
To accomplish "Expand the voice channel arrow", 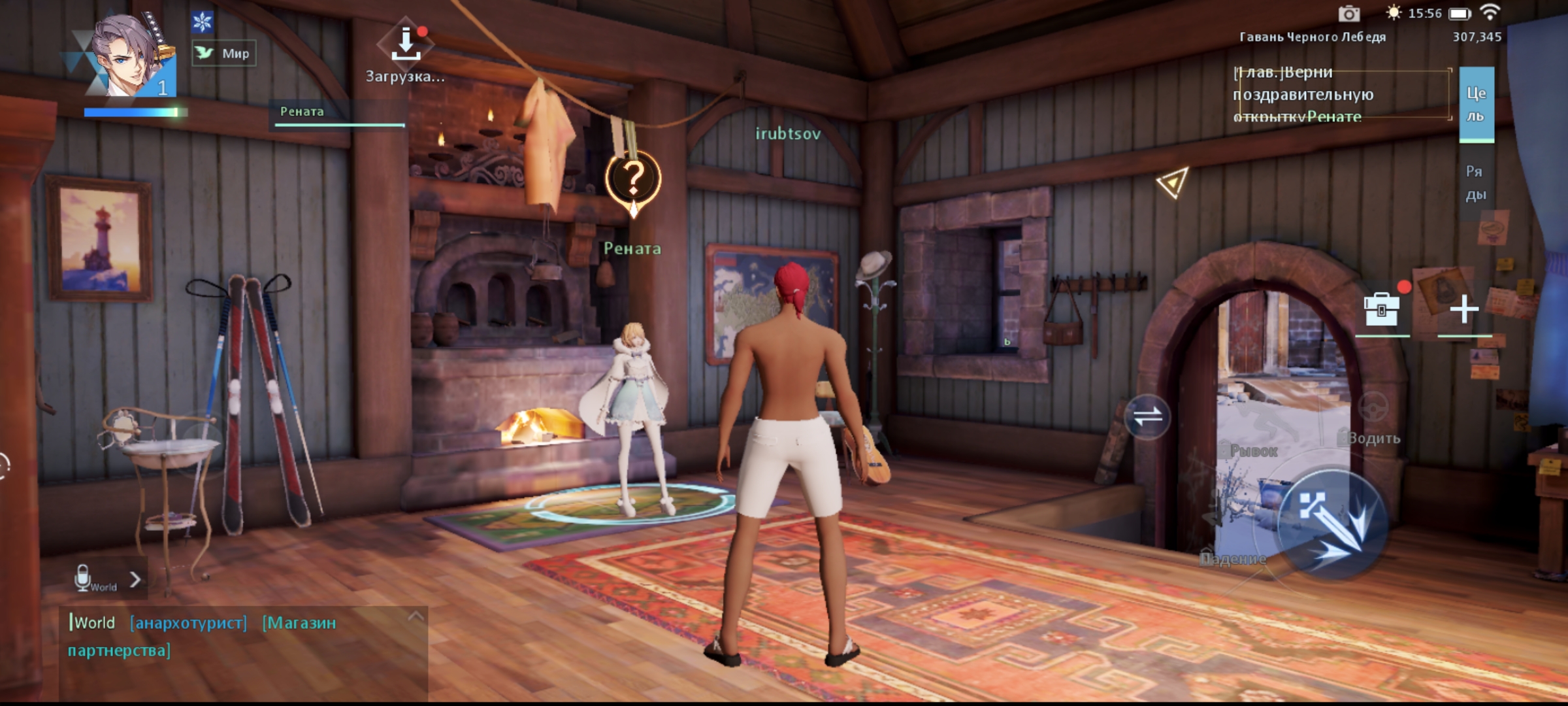I will (135, 579).
